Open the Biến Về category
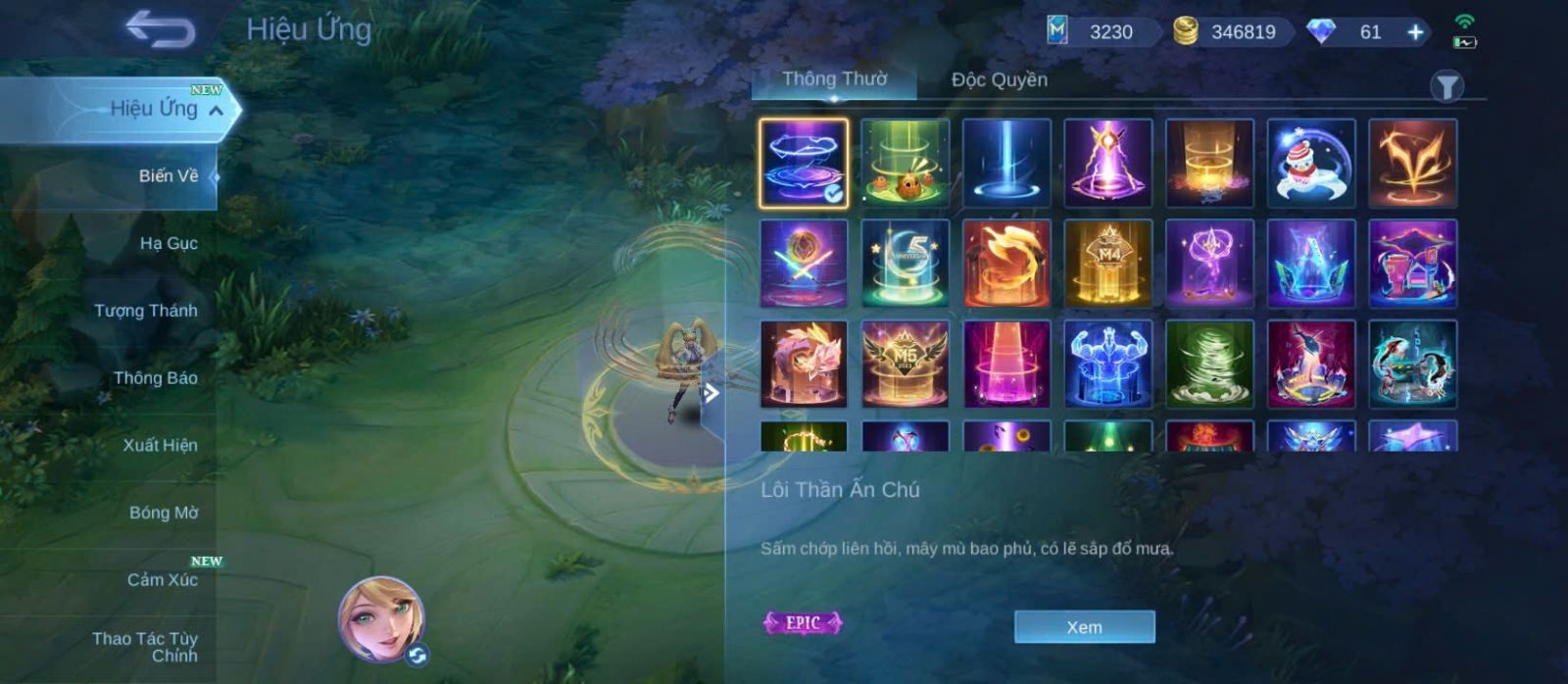The height and width of the screenshot is (684, 1568). (168, 176)
